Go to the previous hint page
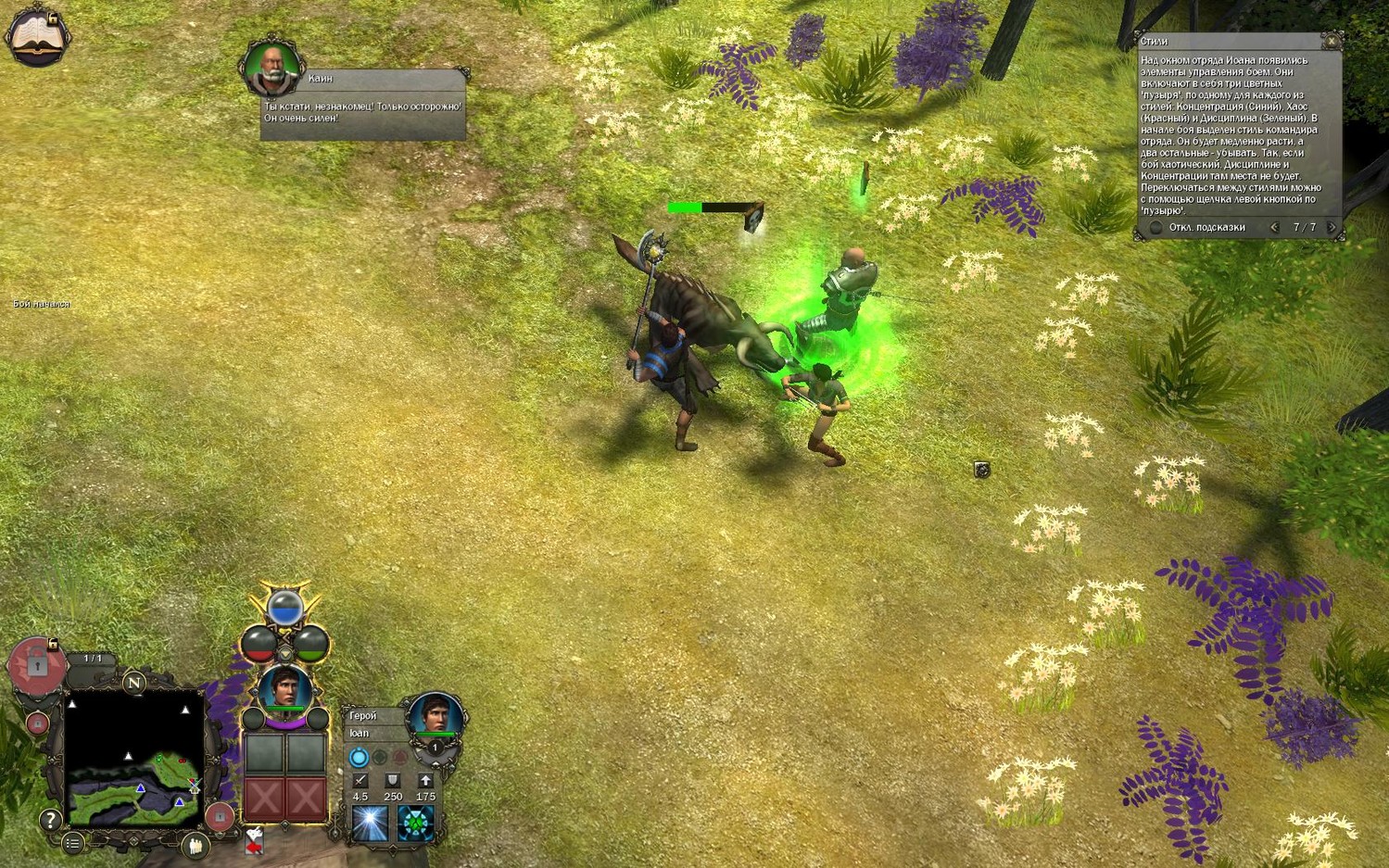This screenshot has width=1389, height=868. pyautogui.click(x=1274, y=228)
